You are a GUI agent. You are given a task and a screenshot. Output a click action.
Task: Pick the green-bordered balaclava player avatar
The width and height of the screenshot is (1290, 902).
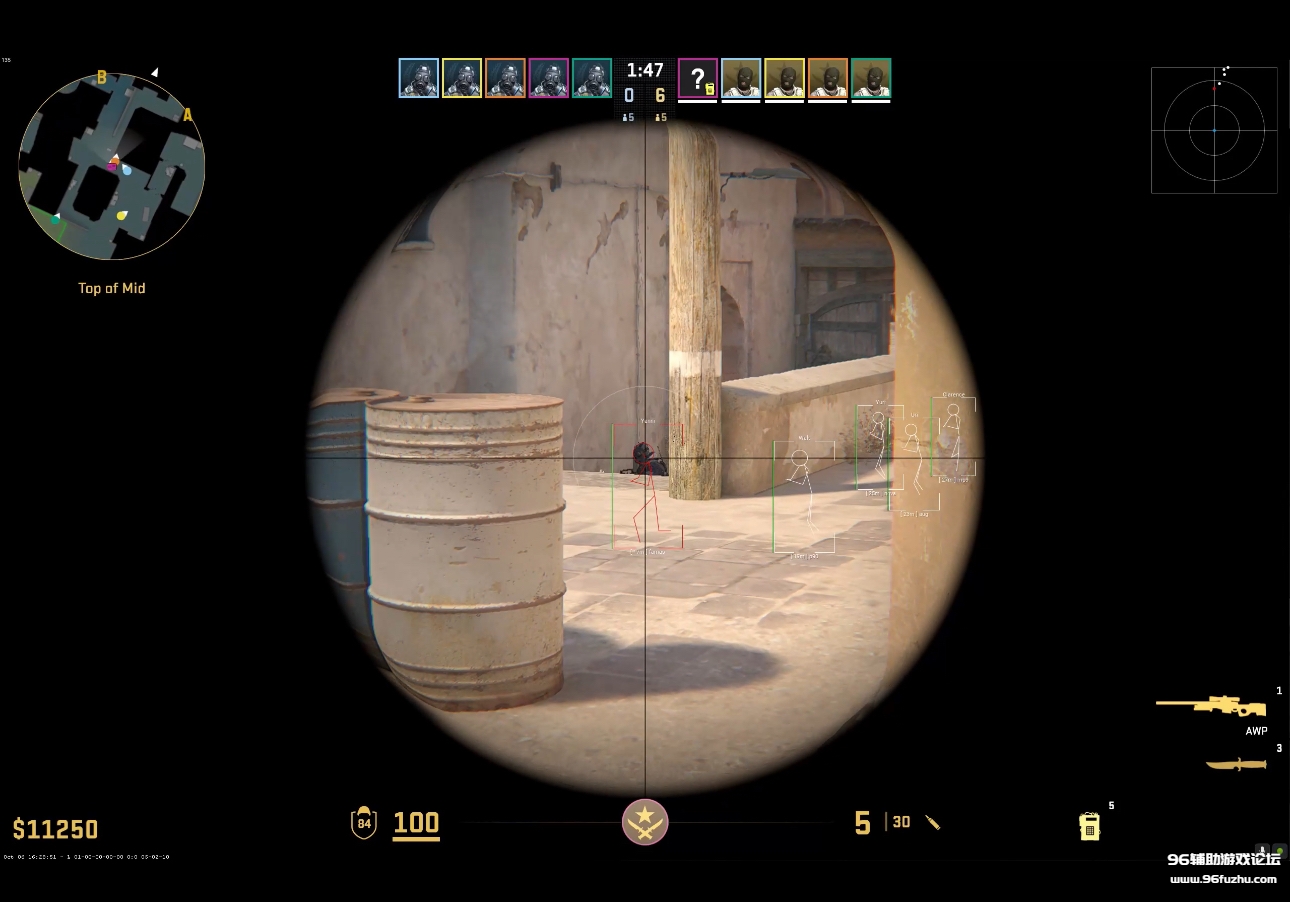[872, 78]
